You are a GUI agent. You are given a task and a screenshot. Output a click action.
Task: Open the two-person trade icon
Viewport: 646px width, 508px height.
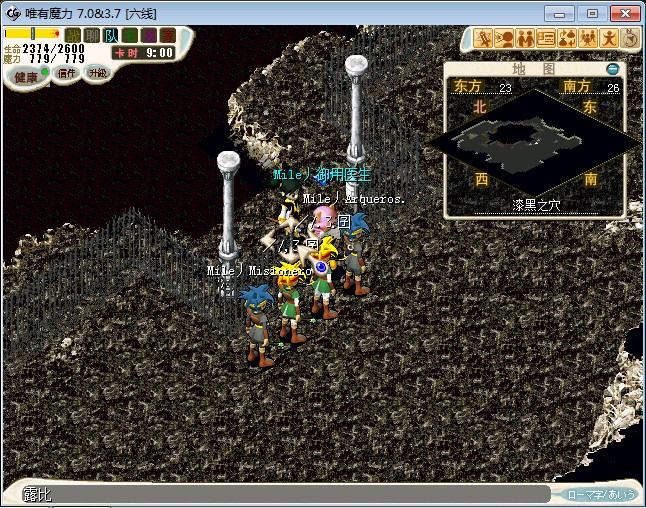[x=525, y=38]
